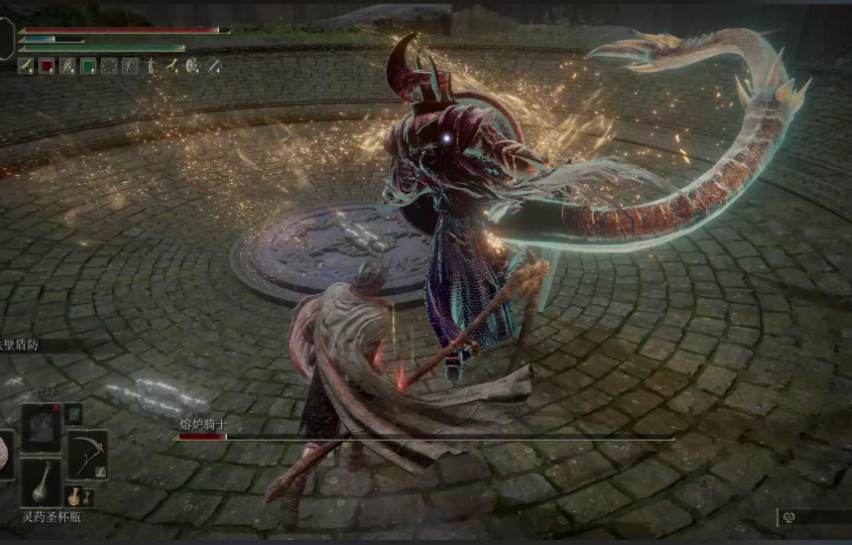This screenshot has width=852, height=545.
Task: Select the Flask of Wondrous Physick slot
Action: (41, 482)
